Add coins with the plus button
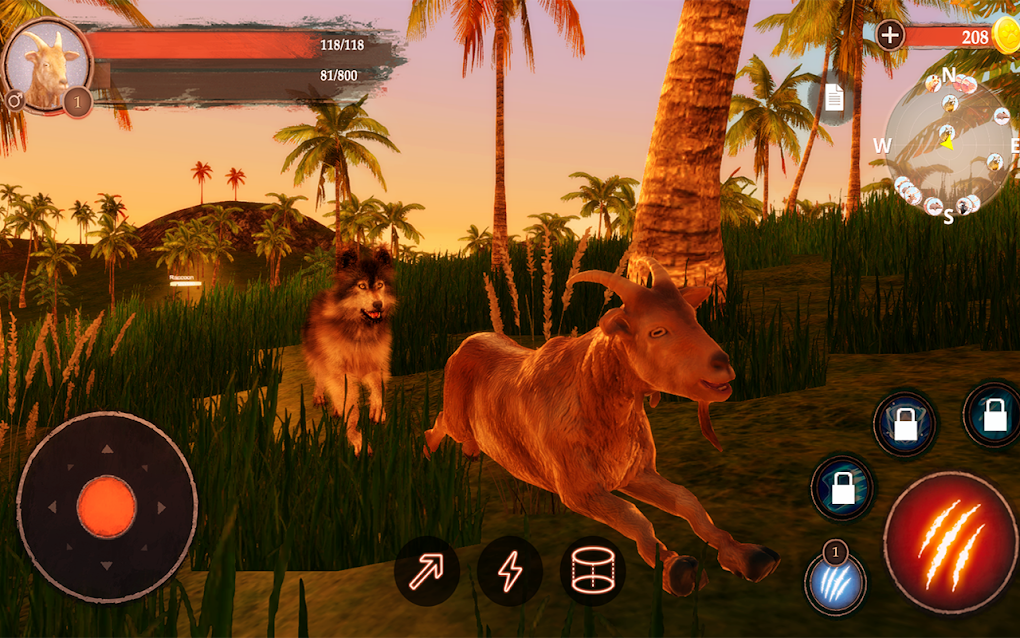Screen dimensions: 1020x638 [890, 36]
